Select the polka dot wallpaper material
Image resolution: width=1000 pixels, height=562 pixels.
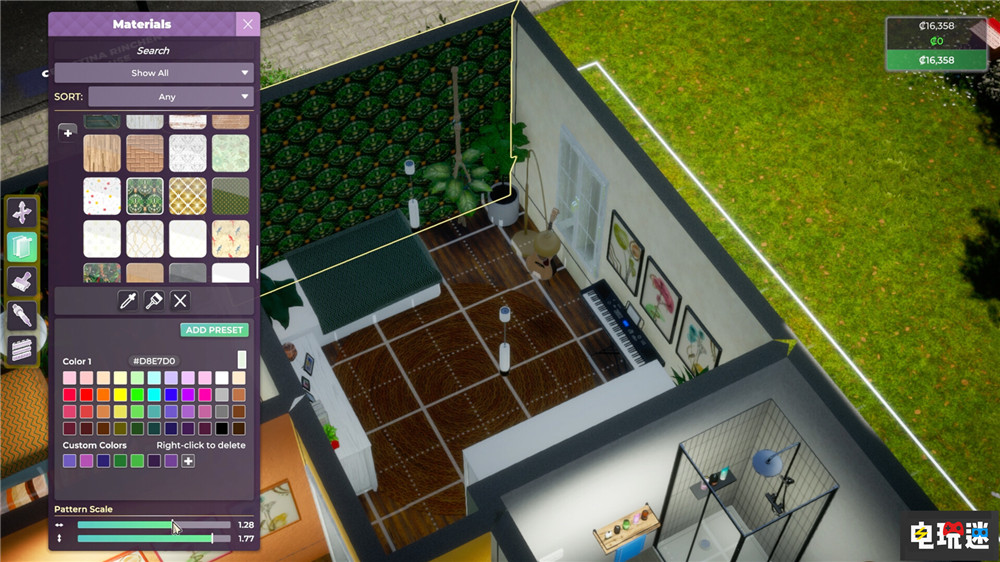[x=102, y=196]
